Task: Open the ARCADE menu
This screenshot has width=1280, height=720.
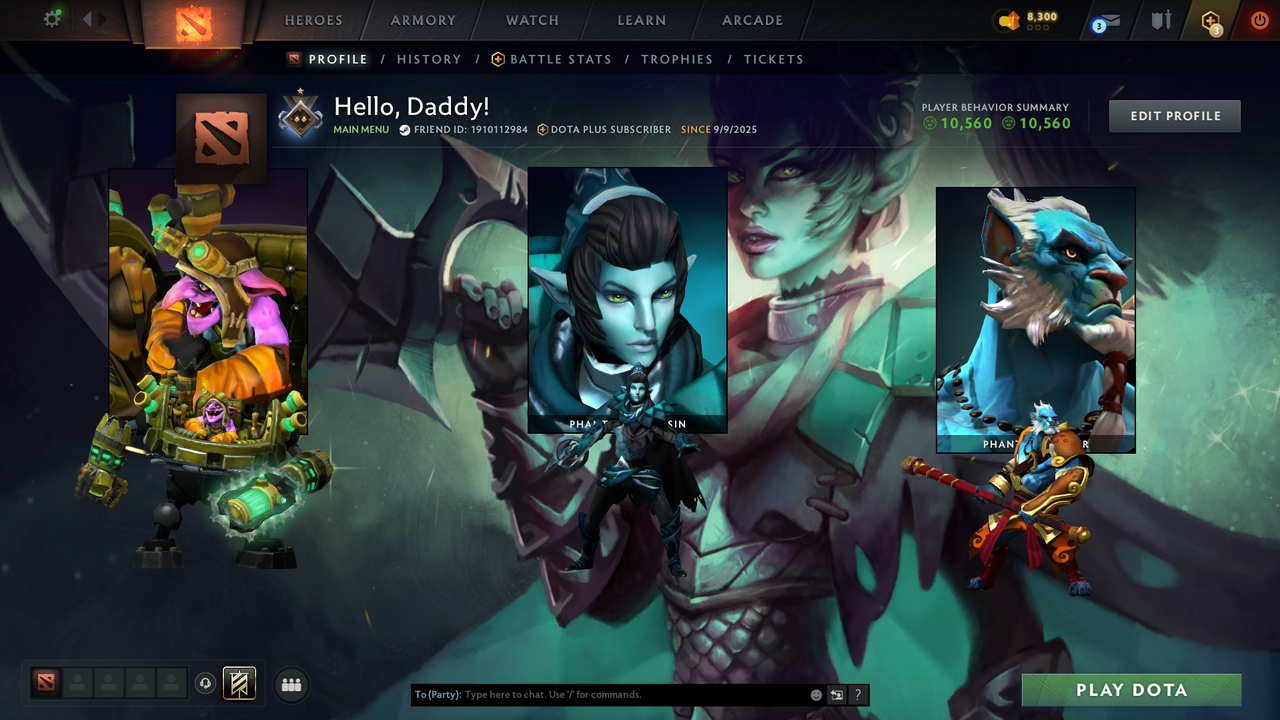Action: click(751, 20)
